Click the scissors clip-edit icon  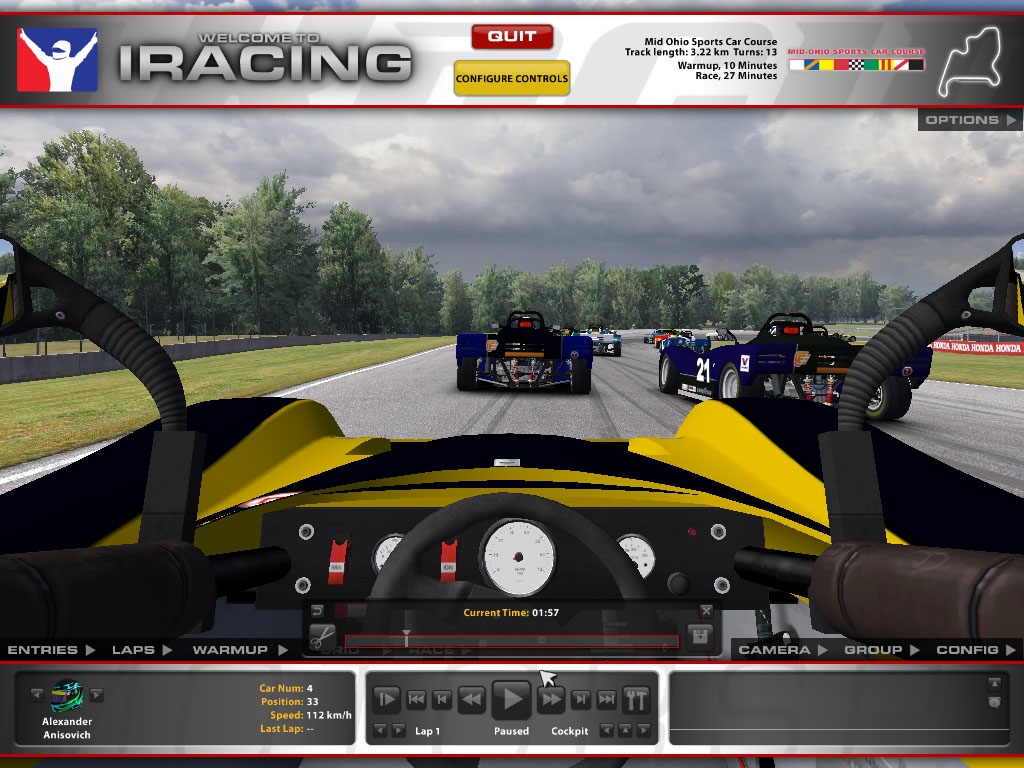point(321,636)
